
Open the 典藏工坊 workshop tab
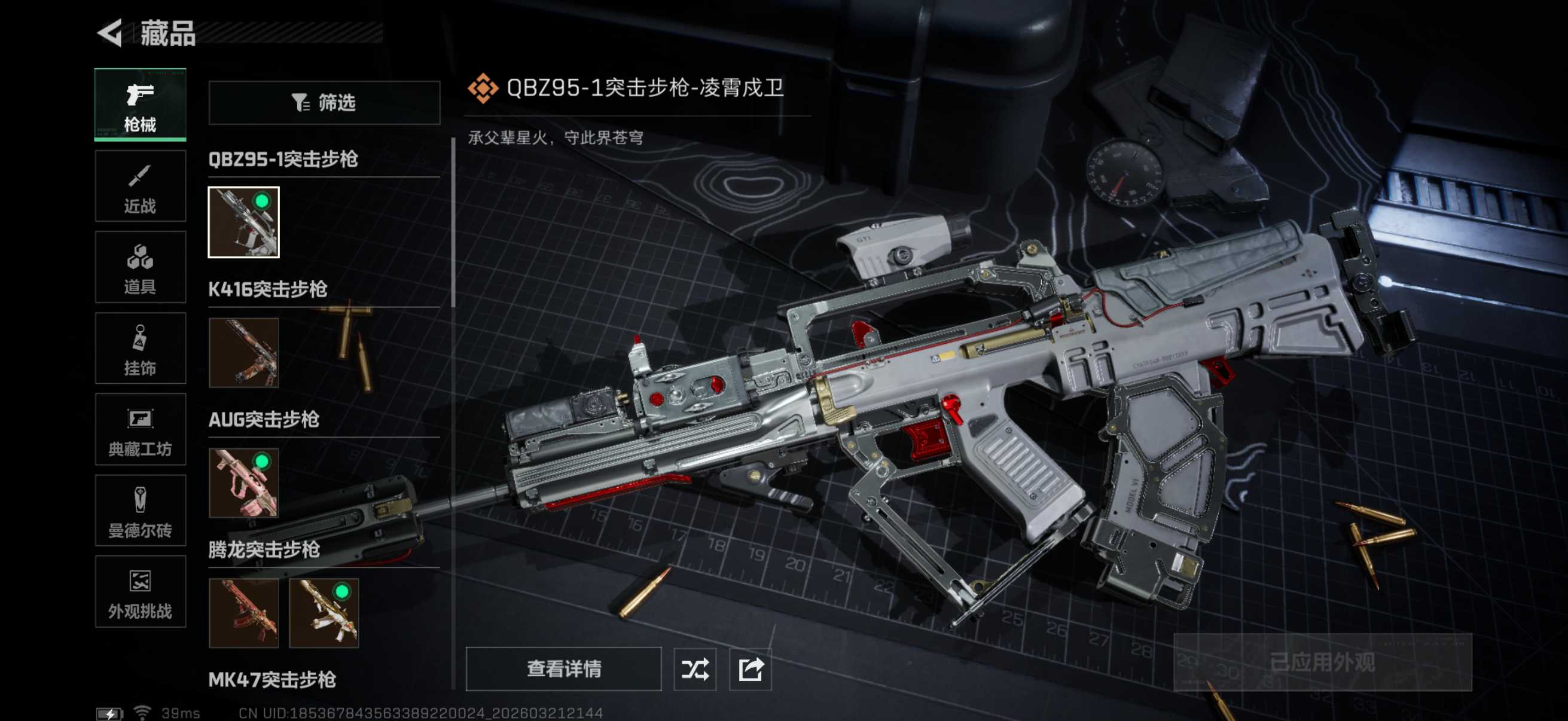140,430
